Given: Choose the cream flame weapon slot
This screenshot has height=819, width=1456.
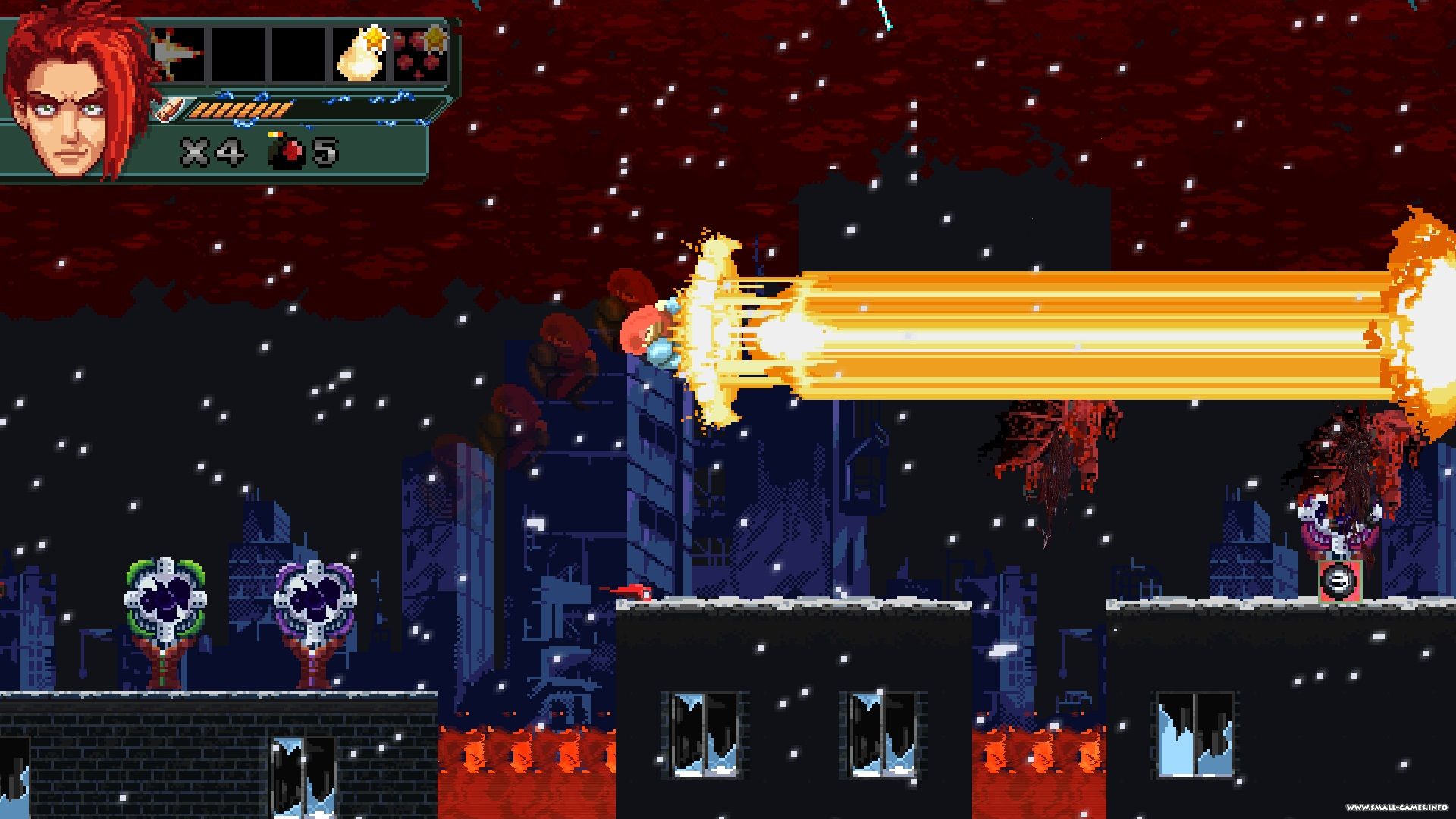Looking at the screenshot, I should tap(361, 55).
